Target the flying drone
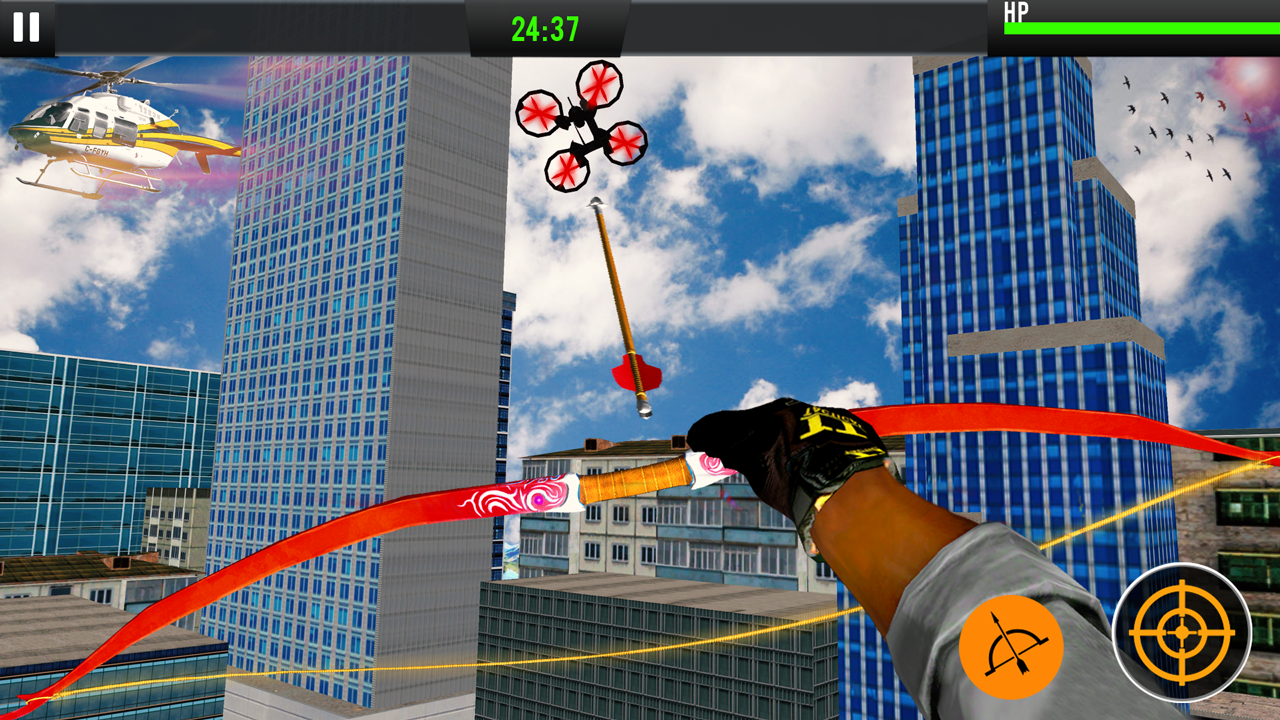Screen dimensions: 1280x720 tap(580, 125)
